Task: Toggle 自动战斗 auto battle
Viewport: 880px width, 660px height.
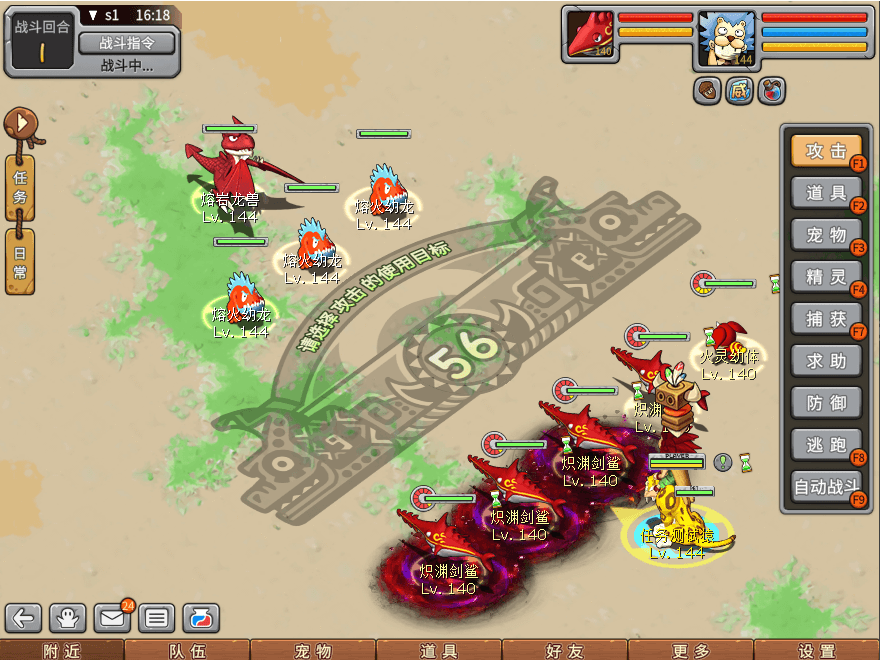Action: [826, 488]
